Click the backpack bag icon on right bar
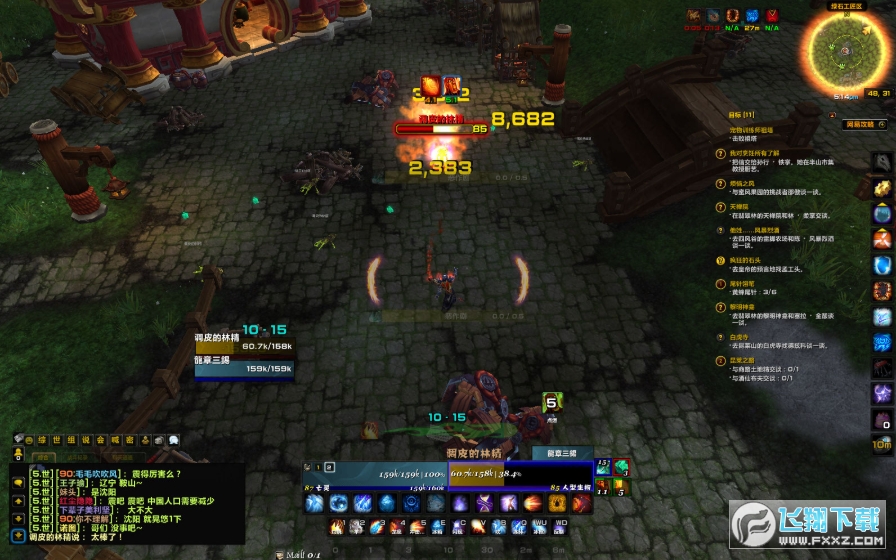Image resolution: width=896 pixels, height=560 pixels. (x=882, y=420)
